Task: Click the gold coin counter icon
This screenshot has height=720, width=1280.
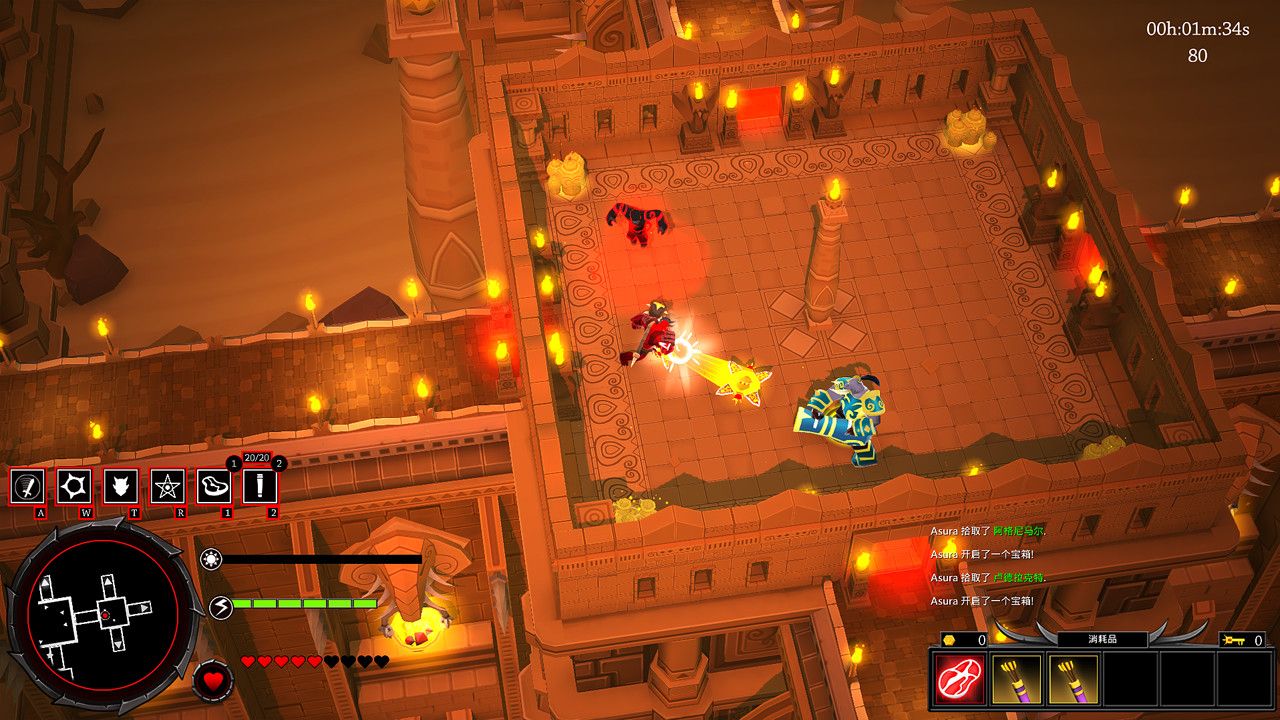Action: (950, 640)
